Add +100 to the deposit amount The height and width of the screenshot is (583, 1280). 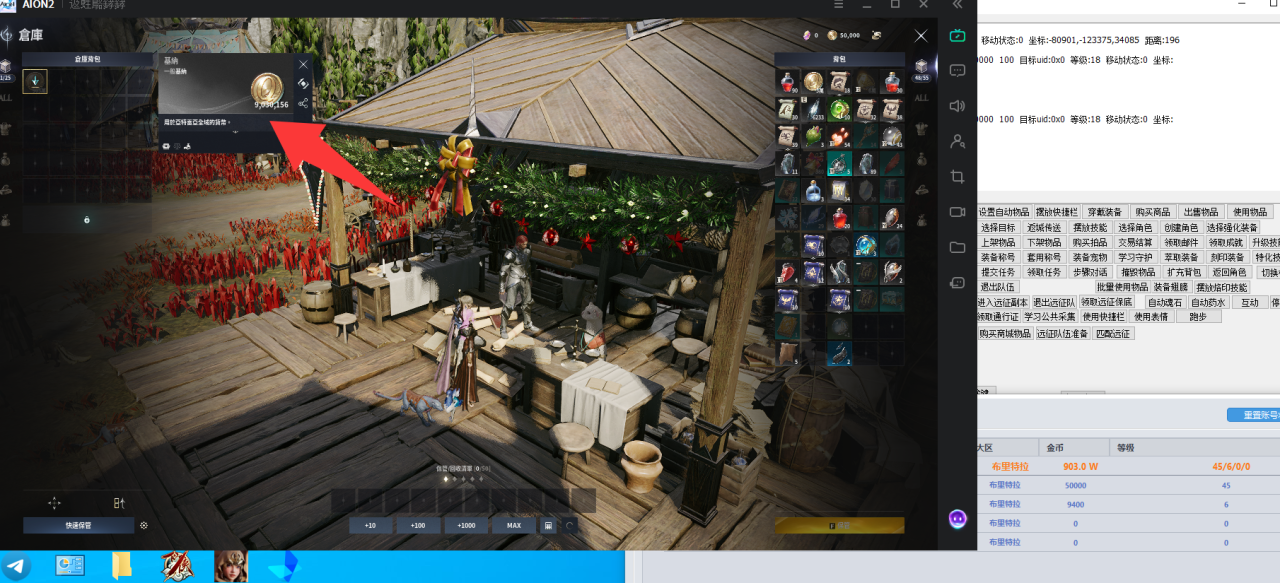(418, 525)
